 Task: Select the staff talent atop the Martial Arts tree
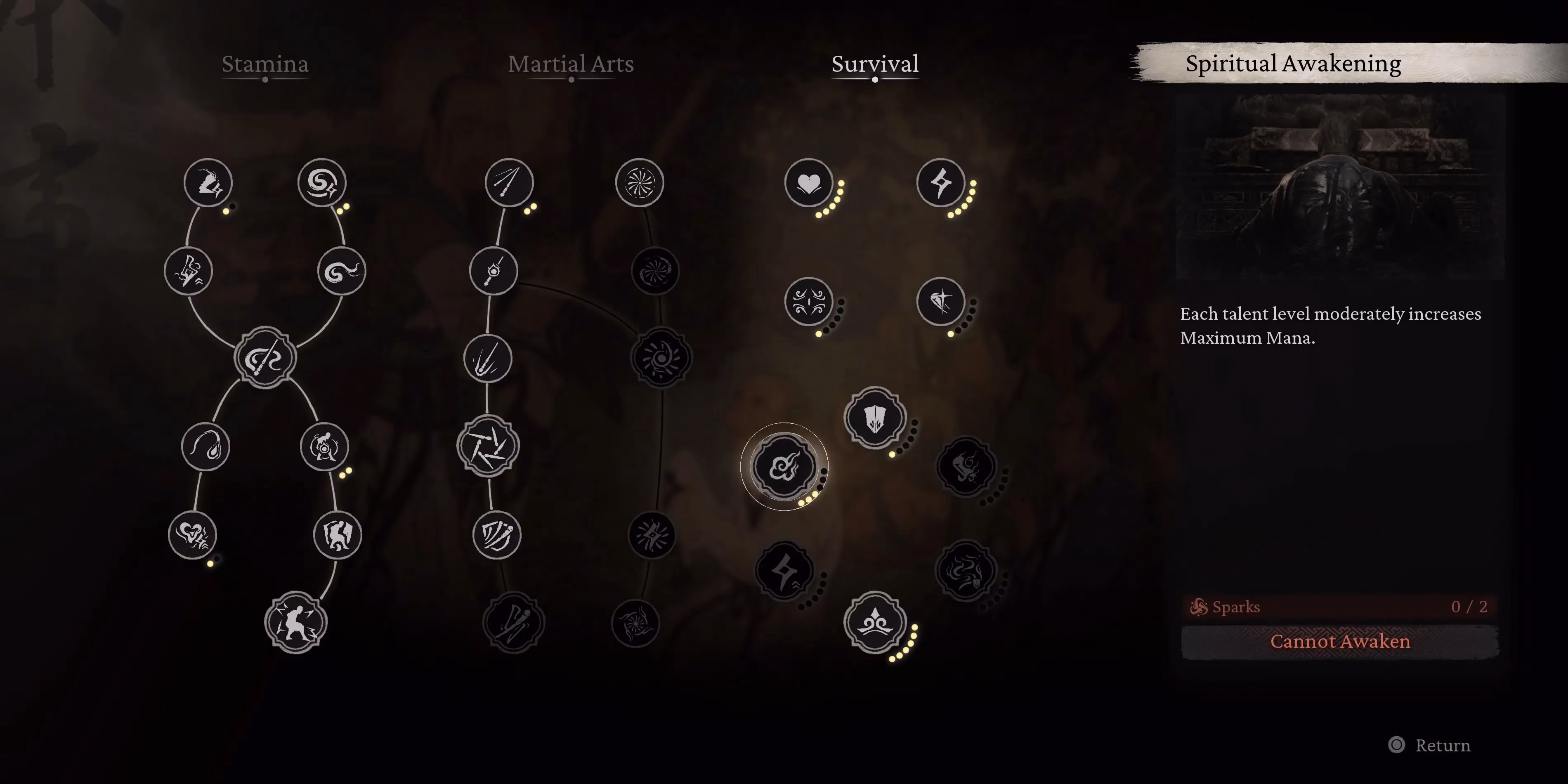pos(510,183)
